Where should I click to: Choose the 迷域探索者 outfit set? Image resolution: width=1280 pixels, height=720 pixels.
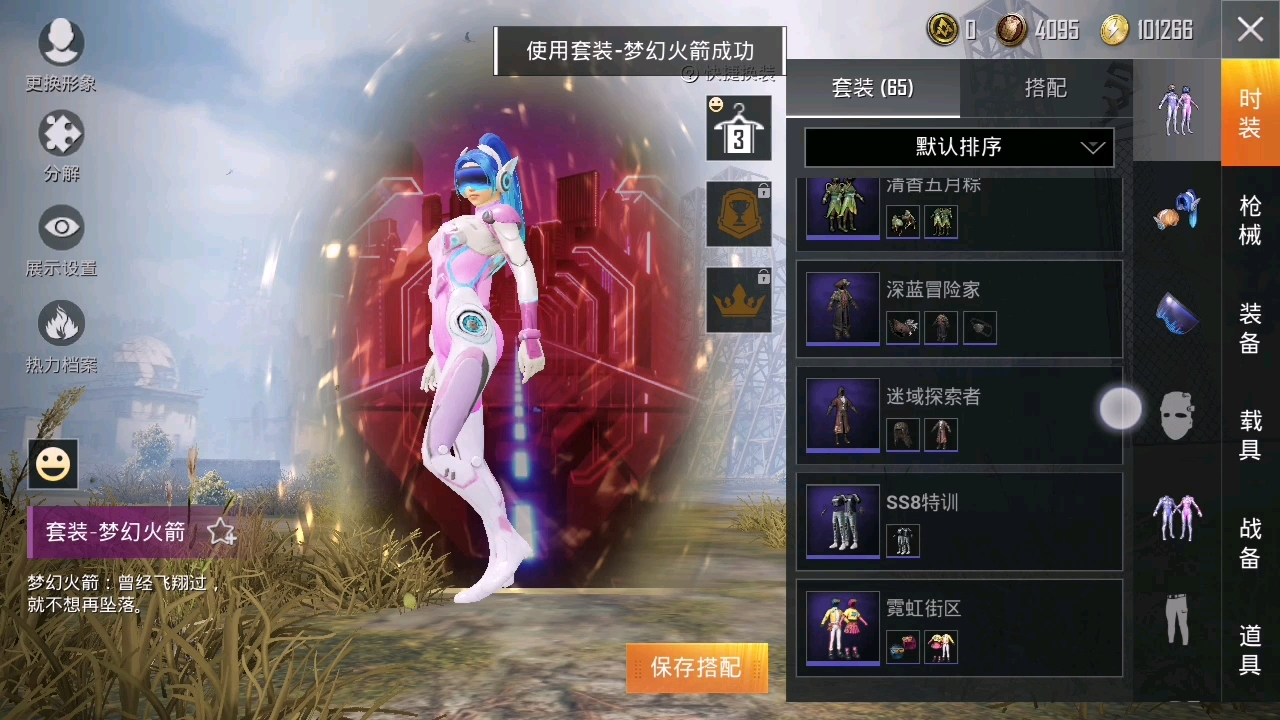pos(958,416)
